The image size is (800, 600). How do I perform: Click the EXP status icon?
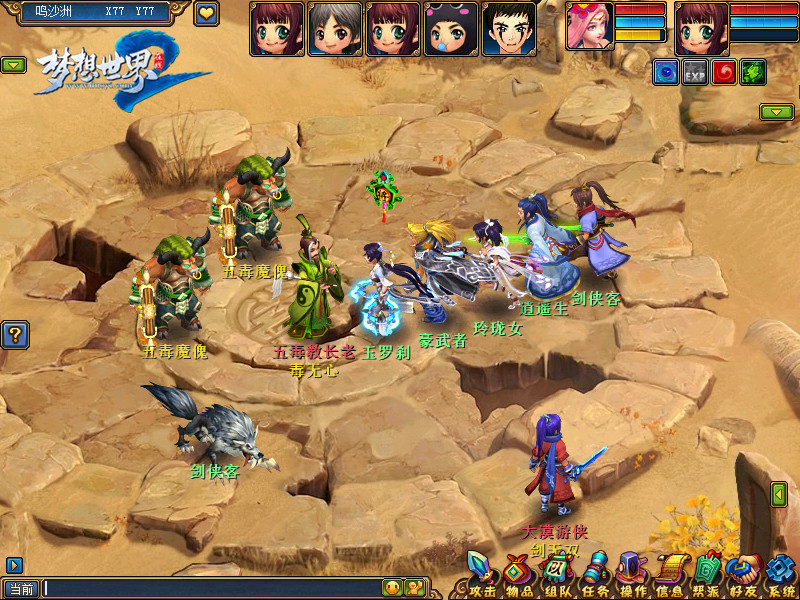pyautogui.click(x=694, y=71)
